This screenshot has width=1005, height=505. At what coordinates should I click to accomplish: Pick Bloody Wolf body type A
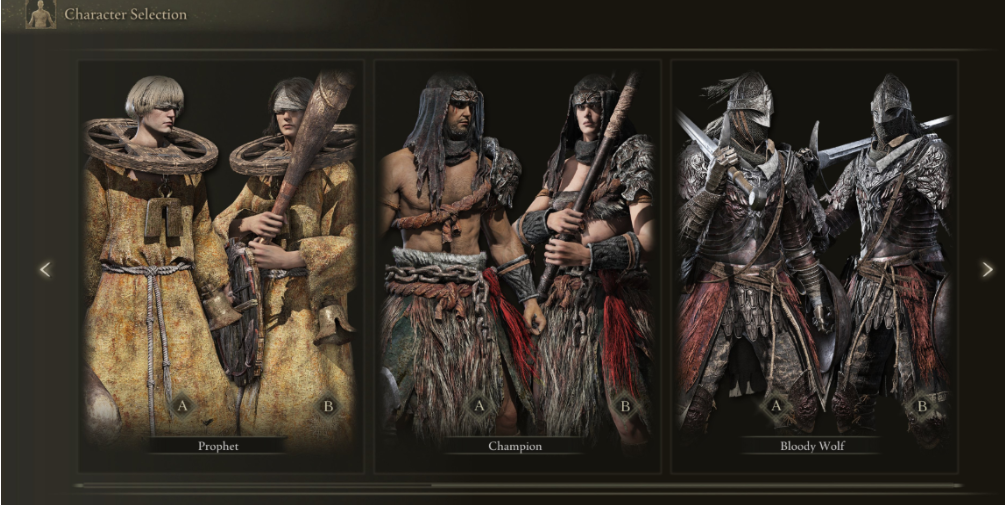(x=775, y=405)
